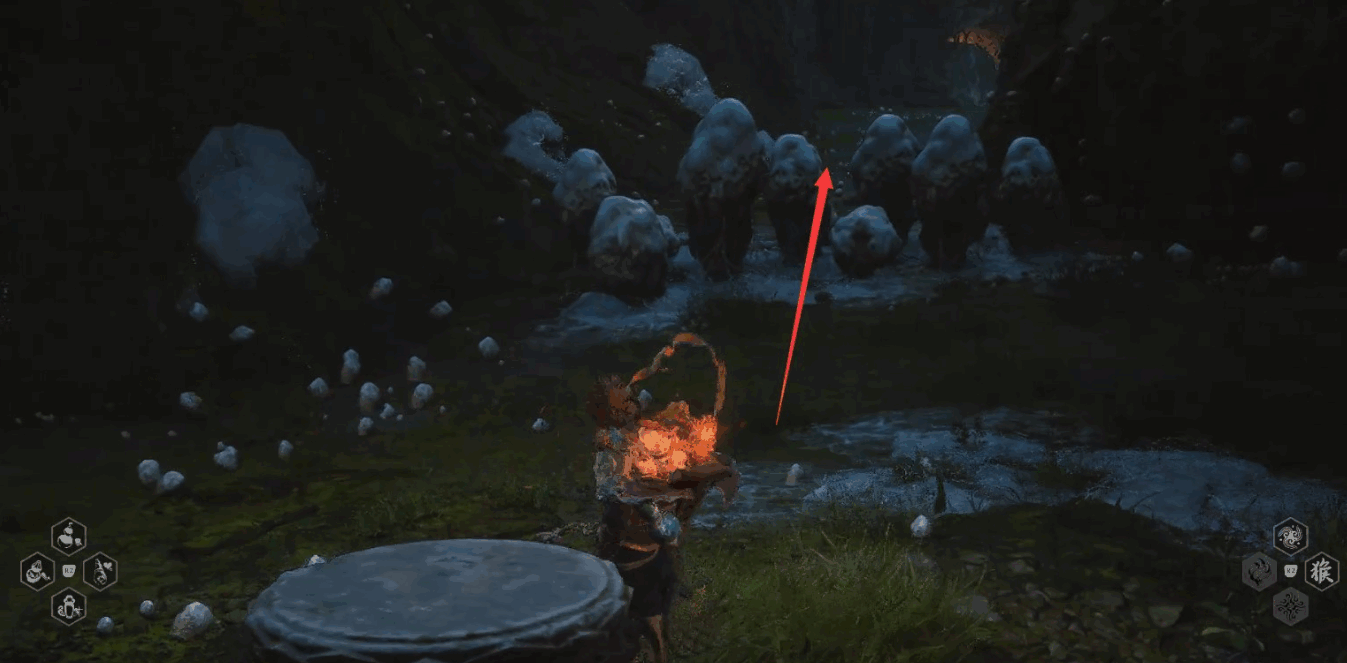Screen dimensions: 1347x663
Task: Select the gourd flask item slot
Action: pyautogui.click(x=69, y=537)
